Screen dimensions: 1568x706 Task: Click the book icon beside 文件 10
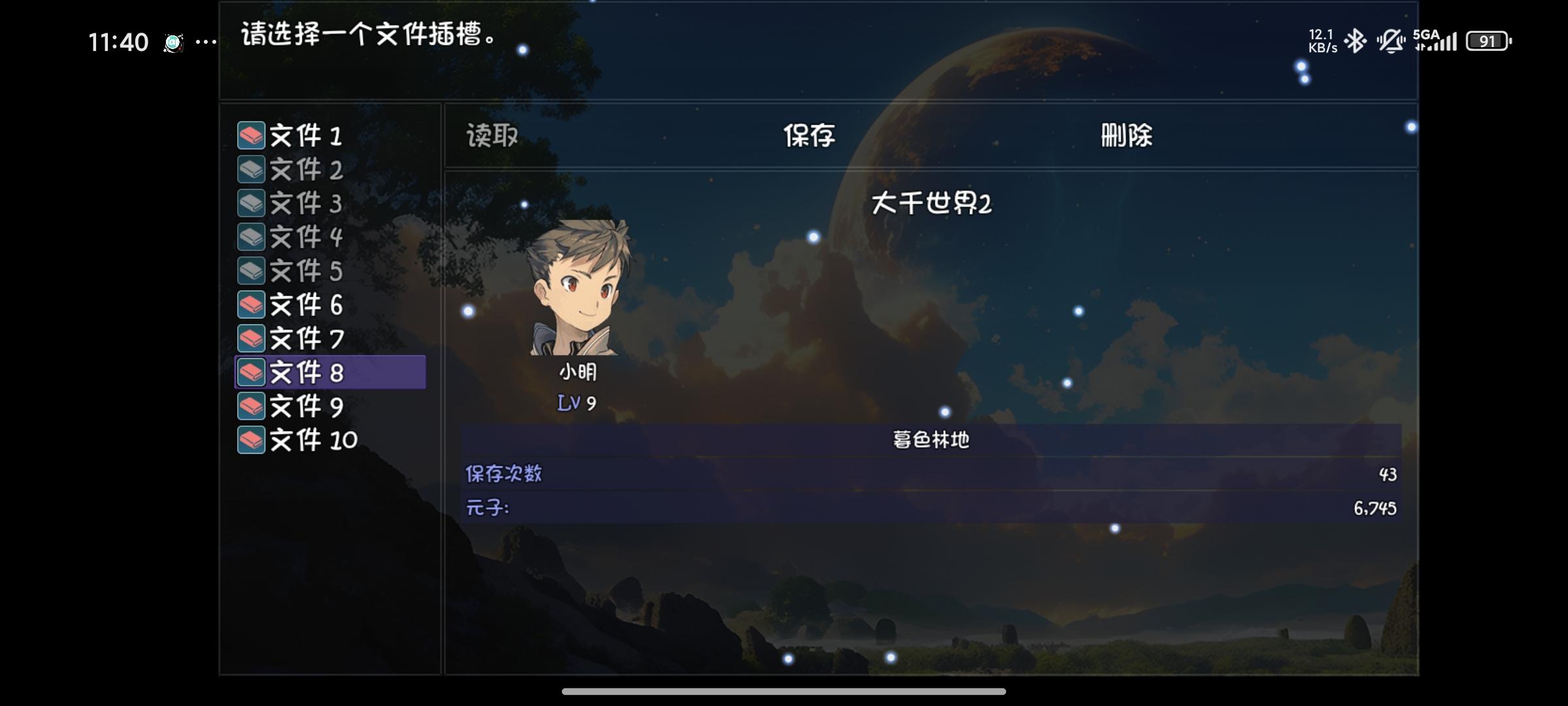(x=250, y=440)
